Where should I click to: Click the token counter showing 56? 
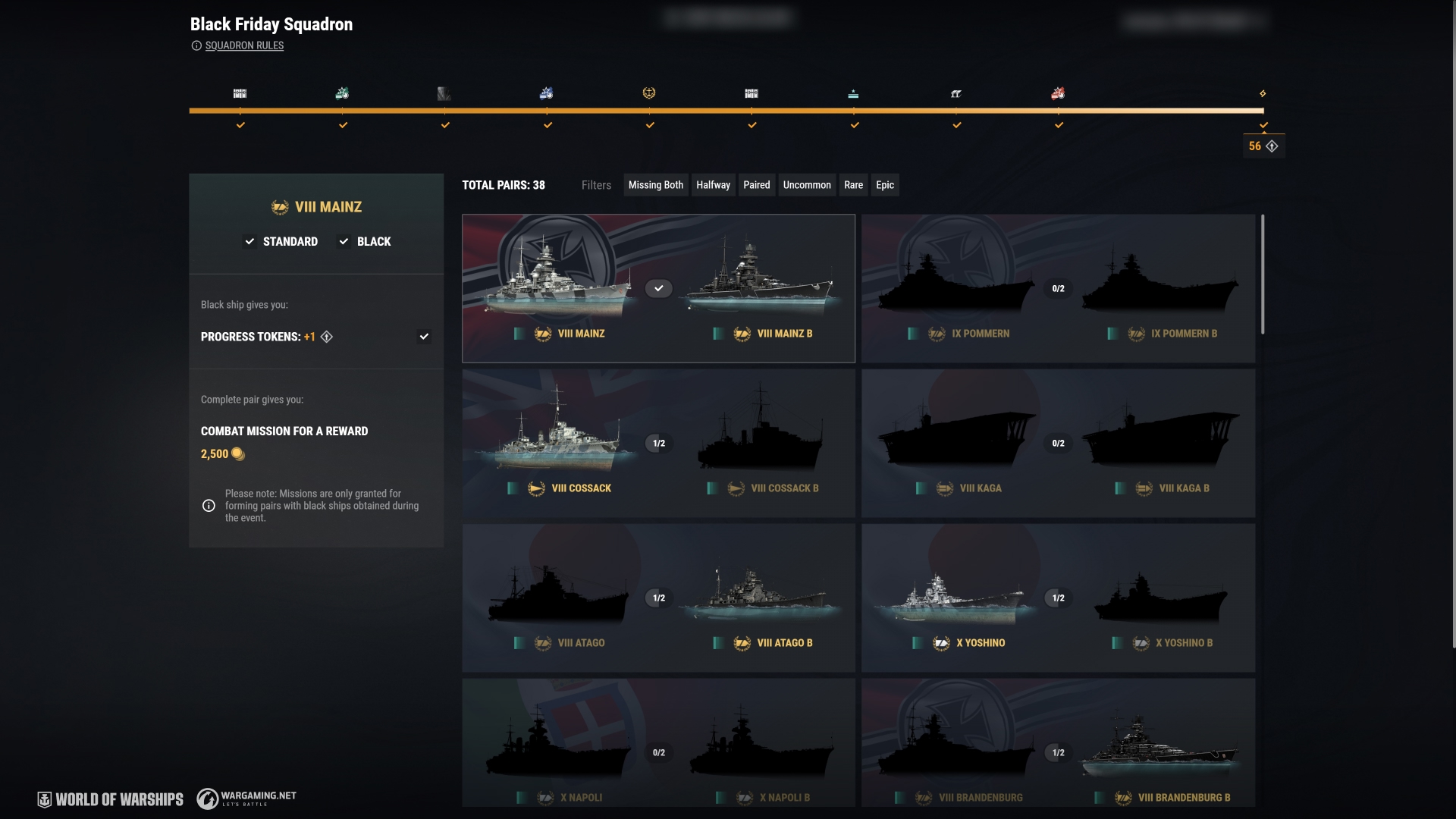[1263, 146]
